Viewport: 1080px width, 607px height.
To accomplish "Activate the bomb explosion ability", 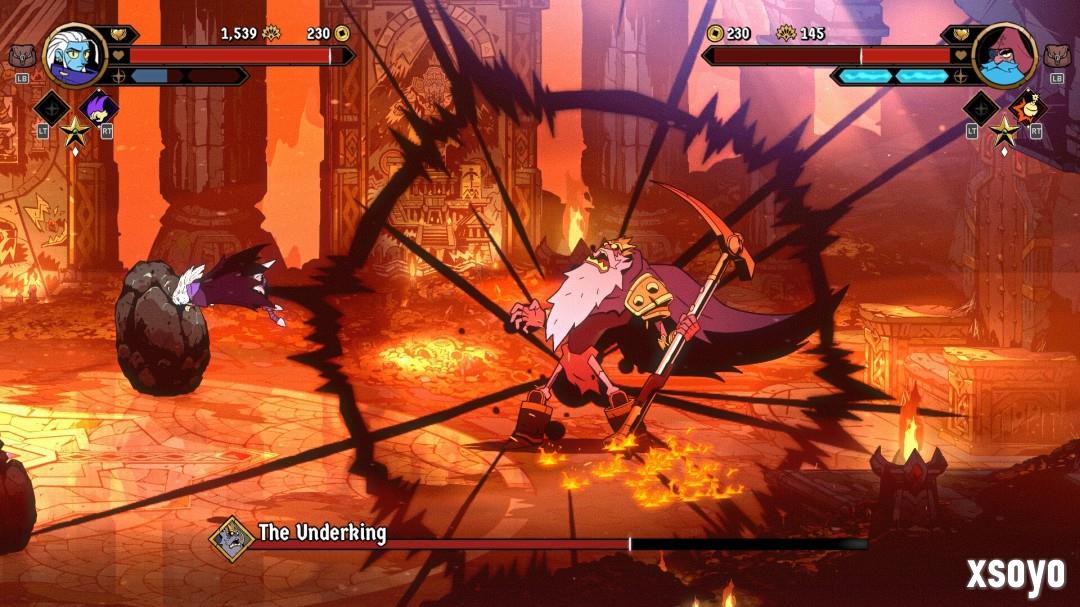I will (x=1027, y=108).
